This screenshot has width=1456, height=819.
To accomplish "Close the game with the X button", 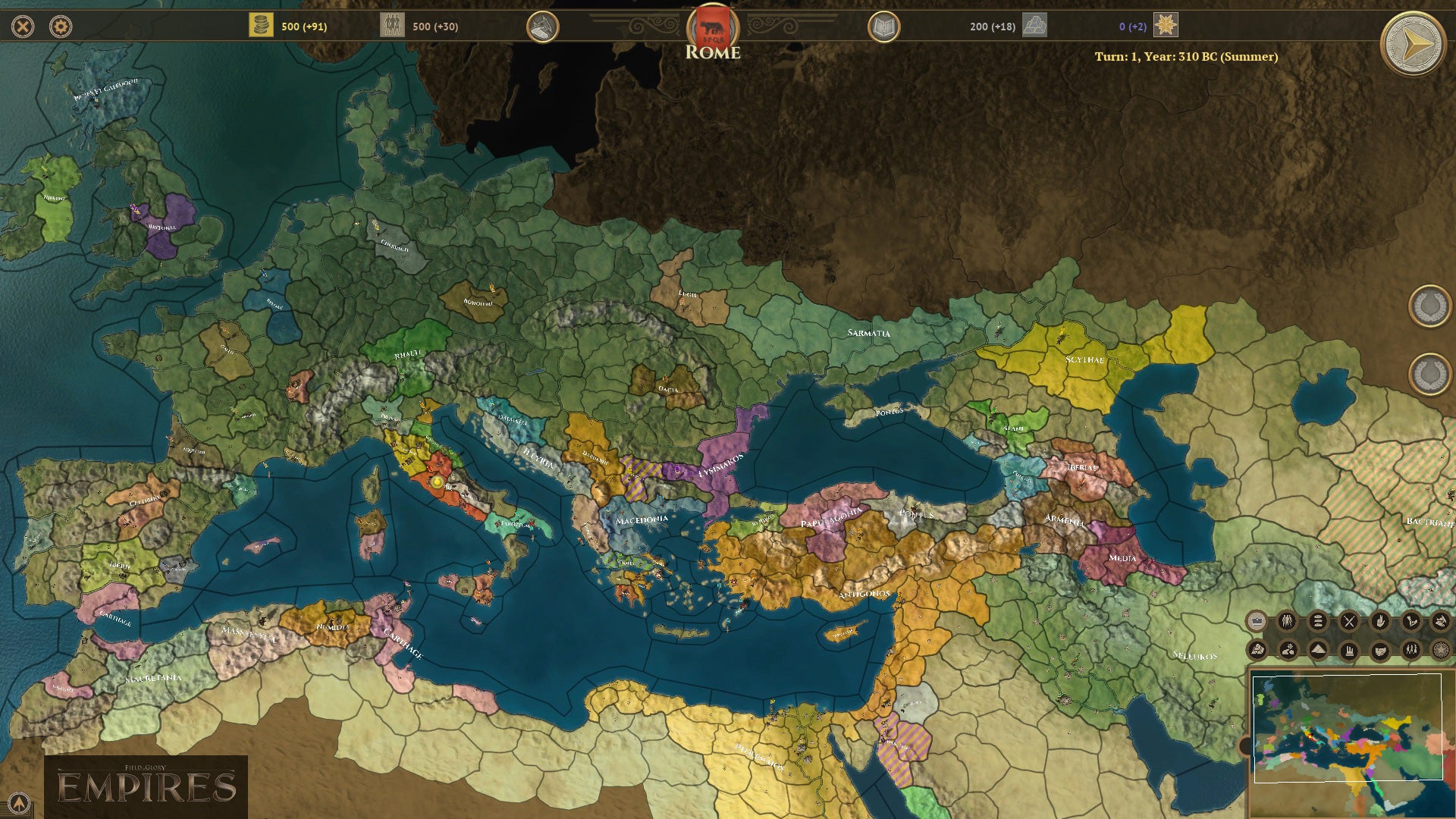I will point(24,27).
